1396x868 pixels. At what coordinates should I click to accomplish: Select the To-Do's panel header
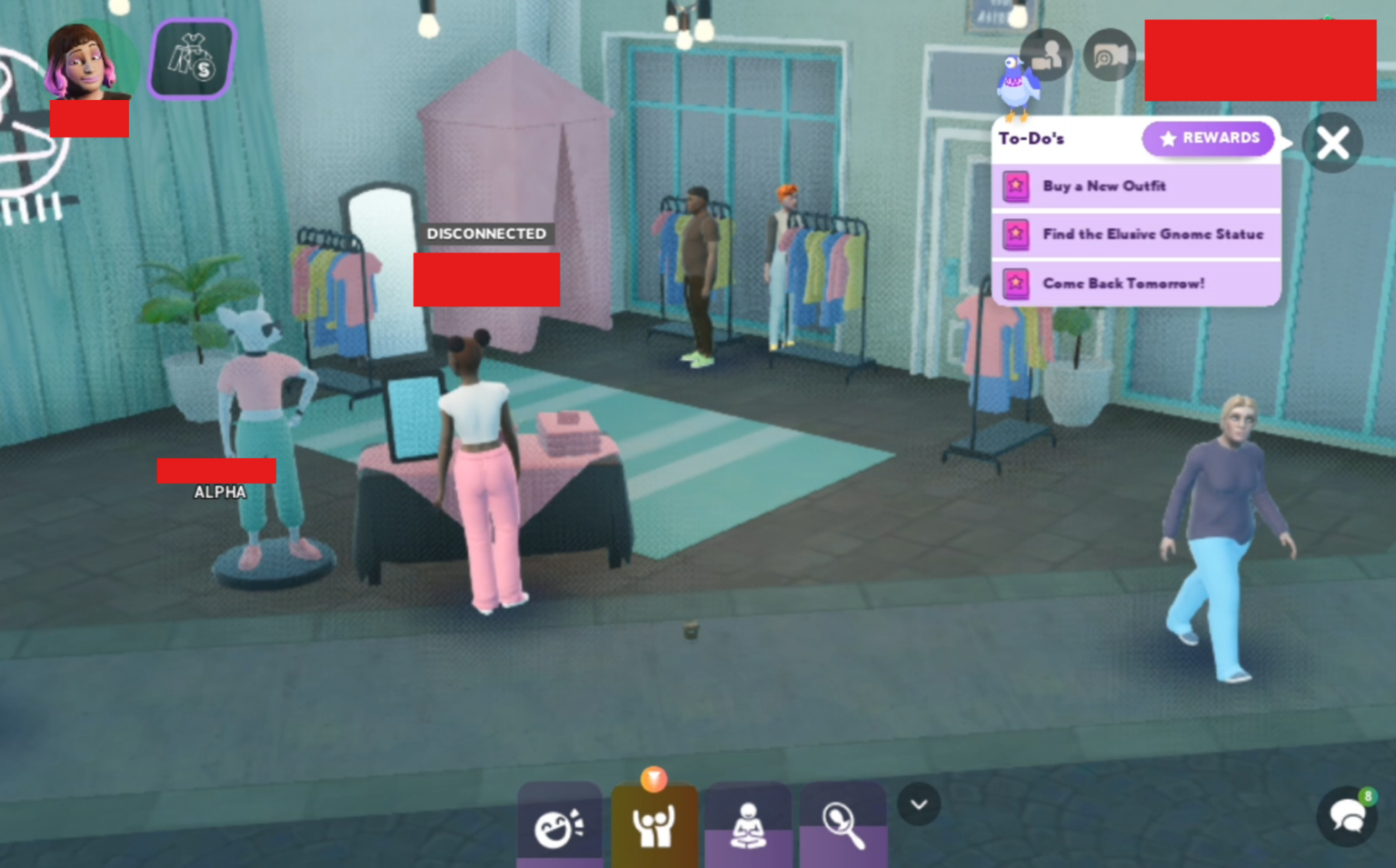click(1030, 138)
